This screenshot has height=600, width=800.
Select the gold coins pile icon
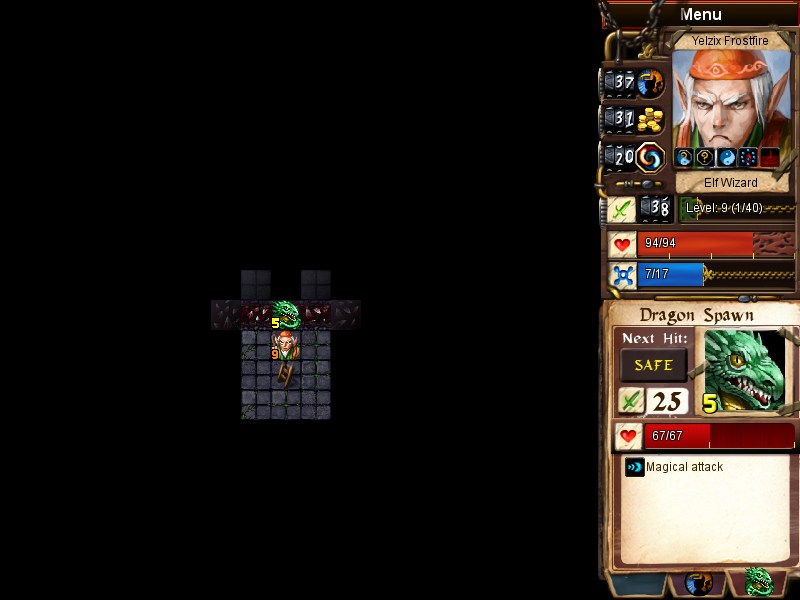coord(651,120)
